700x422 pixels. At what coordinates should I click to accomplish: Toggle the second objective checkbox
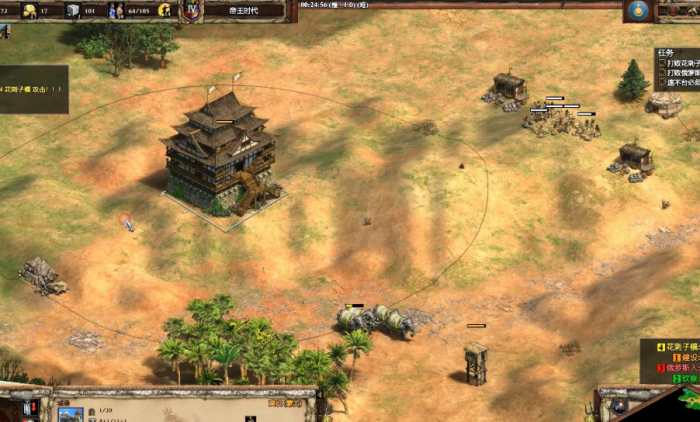tap(662, 73)
